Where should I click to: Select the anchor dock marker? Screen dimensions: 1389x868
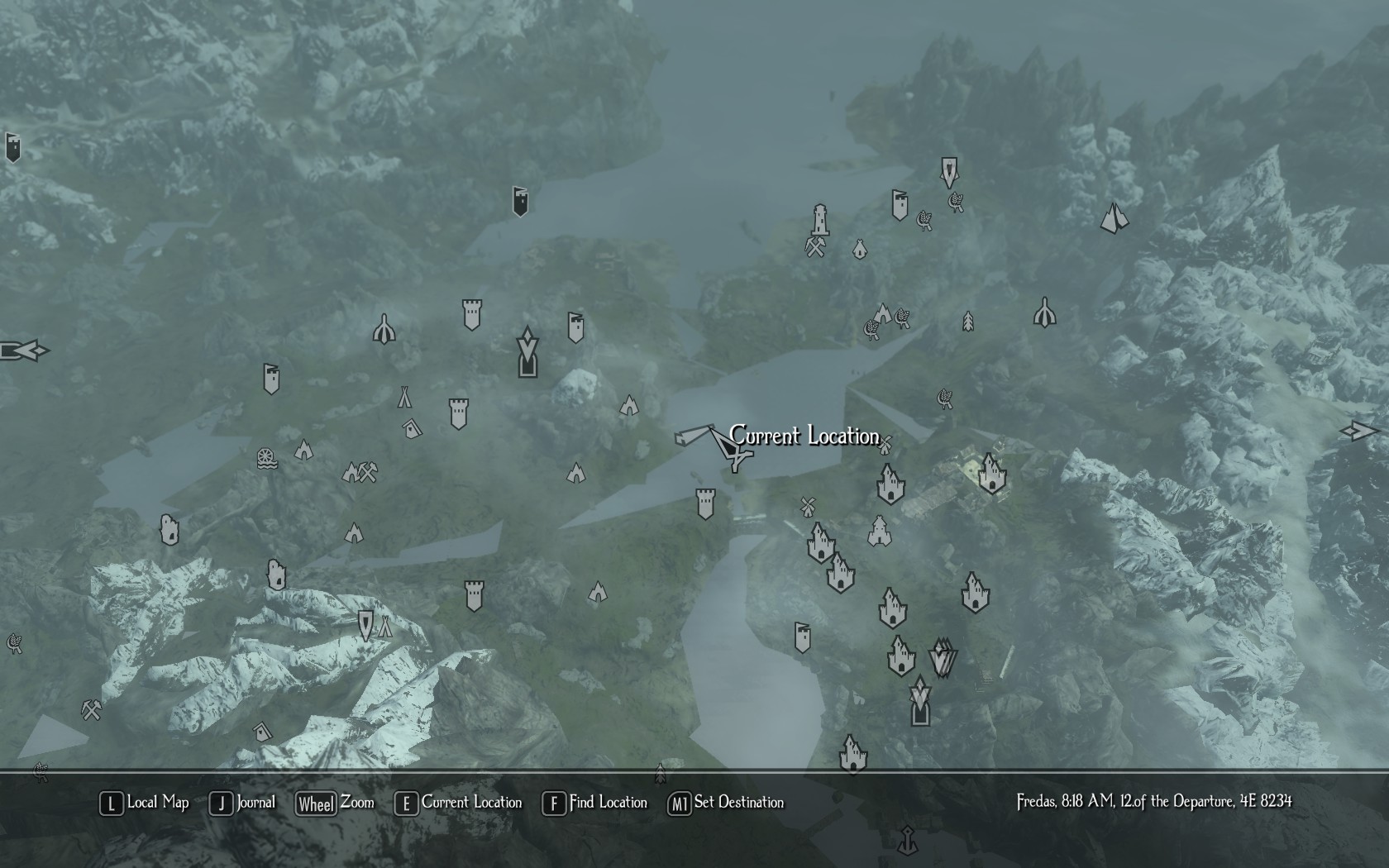coord(908,841)
